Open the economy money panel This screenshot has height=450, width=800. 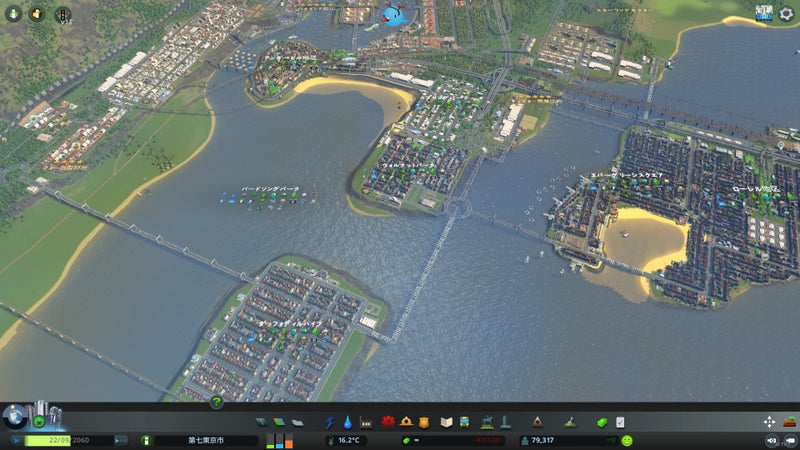pyautogui.click(x=602, y=422)
